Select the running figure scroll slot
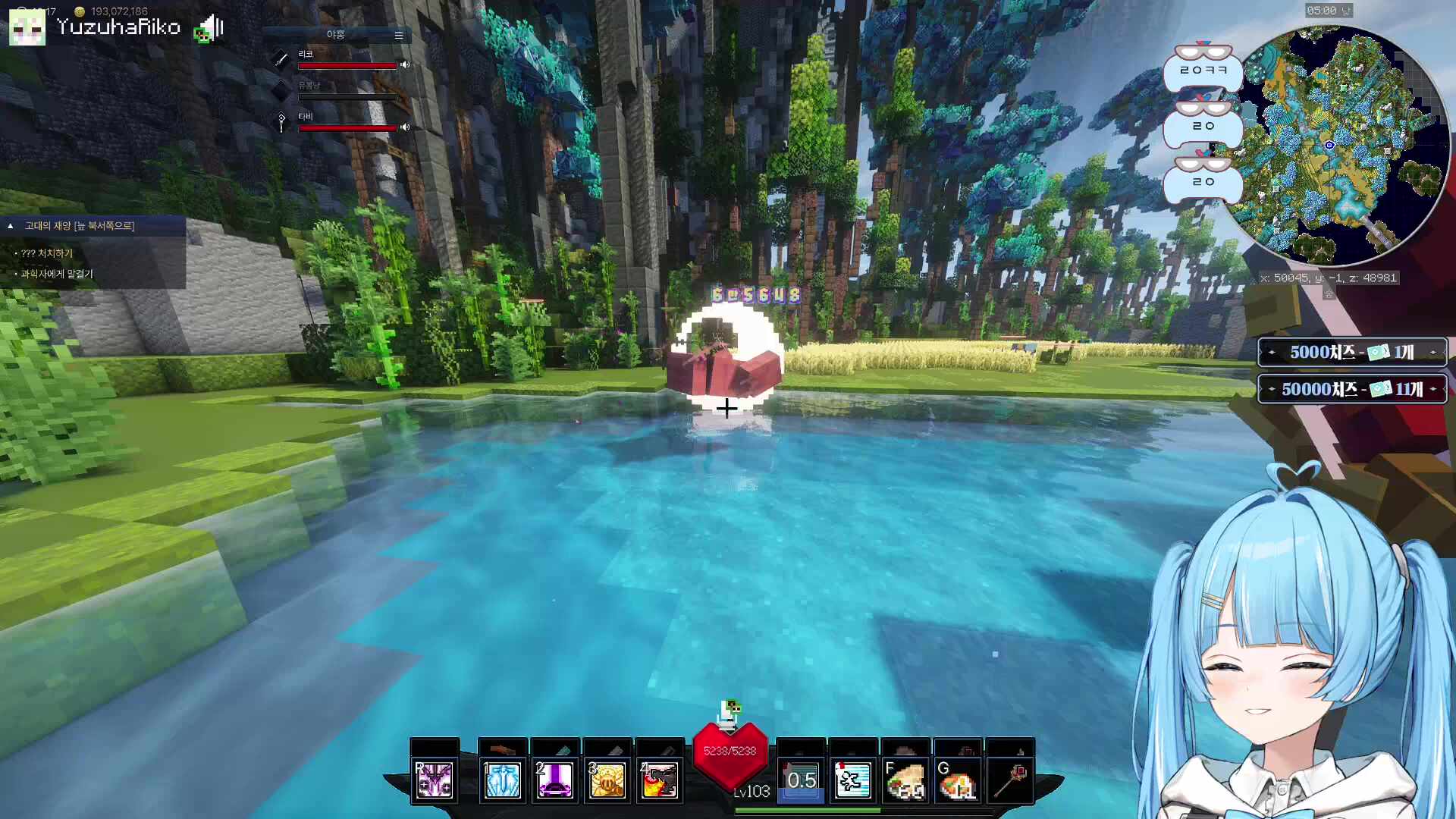The height and width of the screenshot is (819, 1456). pos(853,780)
